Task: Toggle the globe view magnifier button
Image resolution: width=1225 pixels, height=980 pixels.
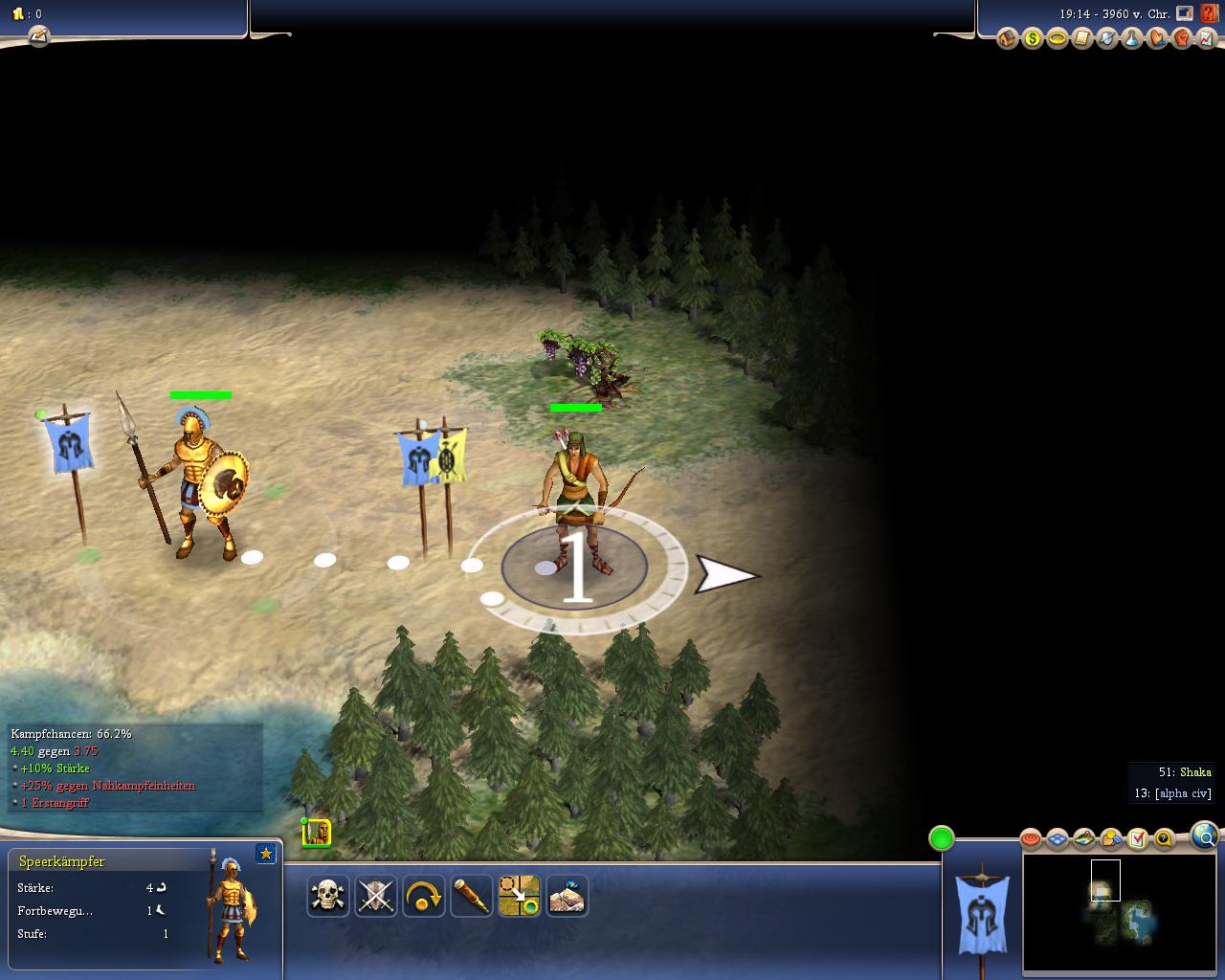Action: 1205,837
